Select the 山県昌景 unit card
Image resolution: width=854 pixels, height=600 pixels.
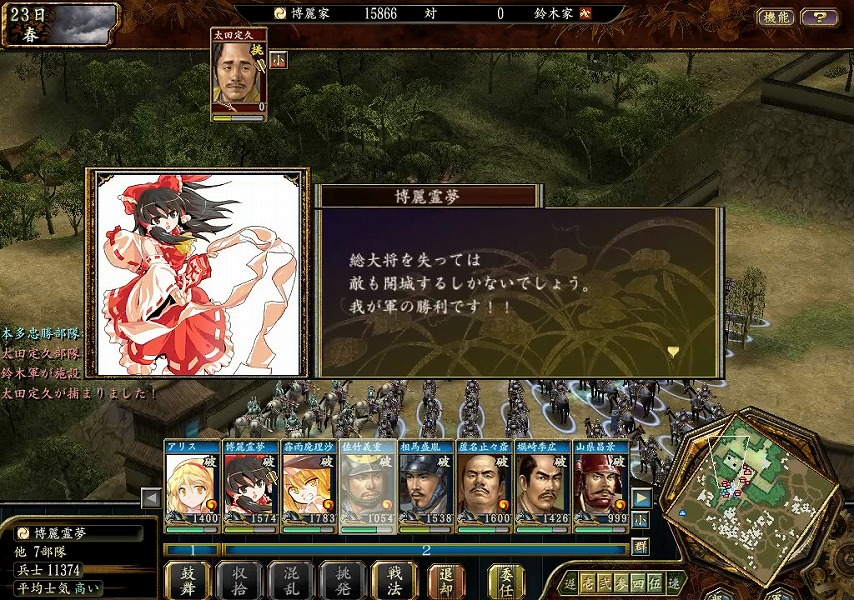[601, 483]
